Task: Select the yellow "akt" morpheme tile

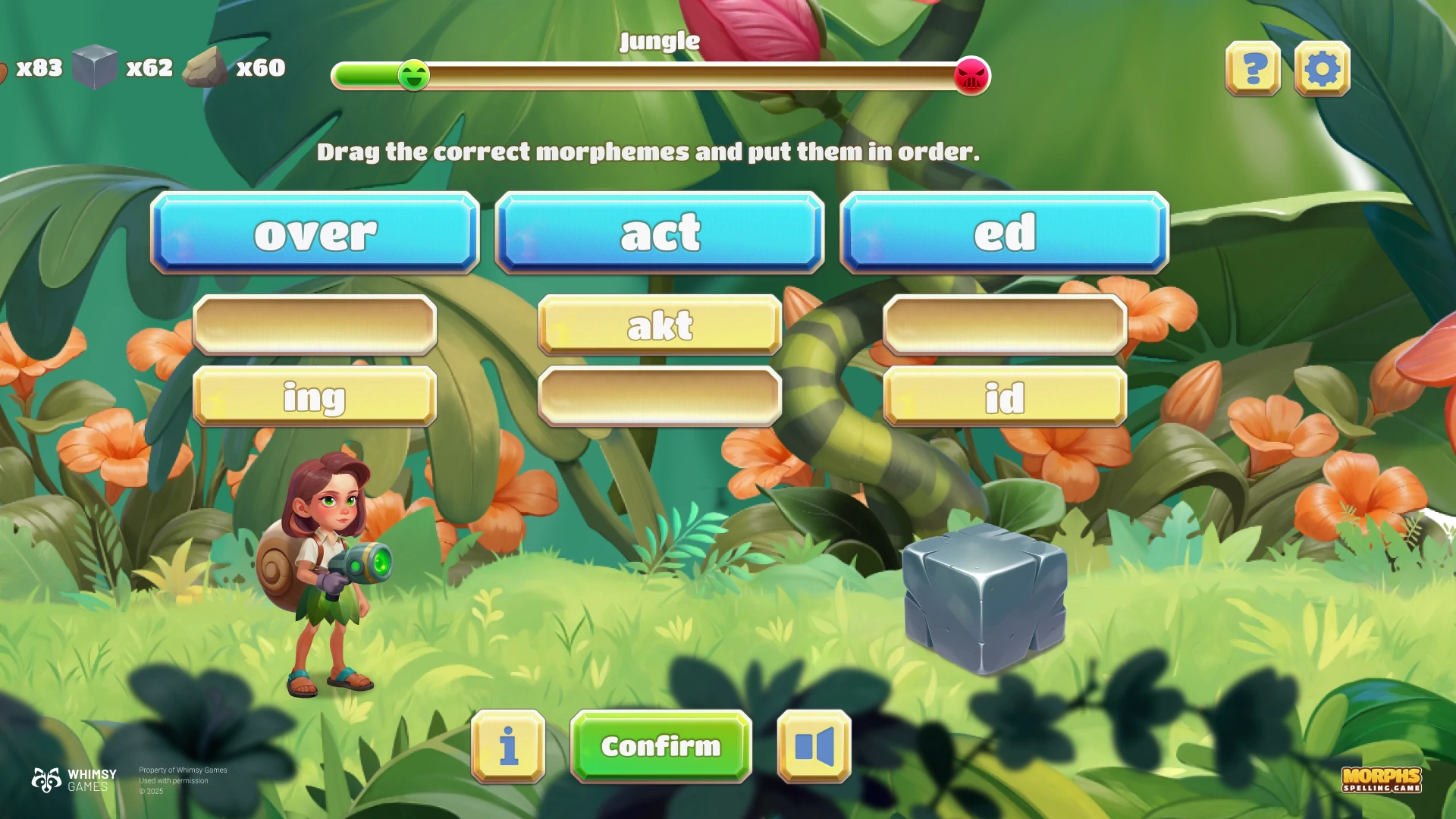Action: (660, 325)
